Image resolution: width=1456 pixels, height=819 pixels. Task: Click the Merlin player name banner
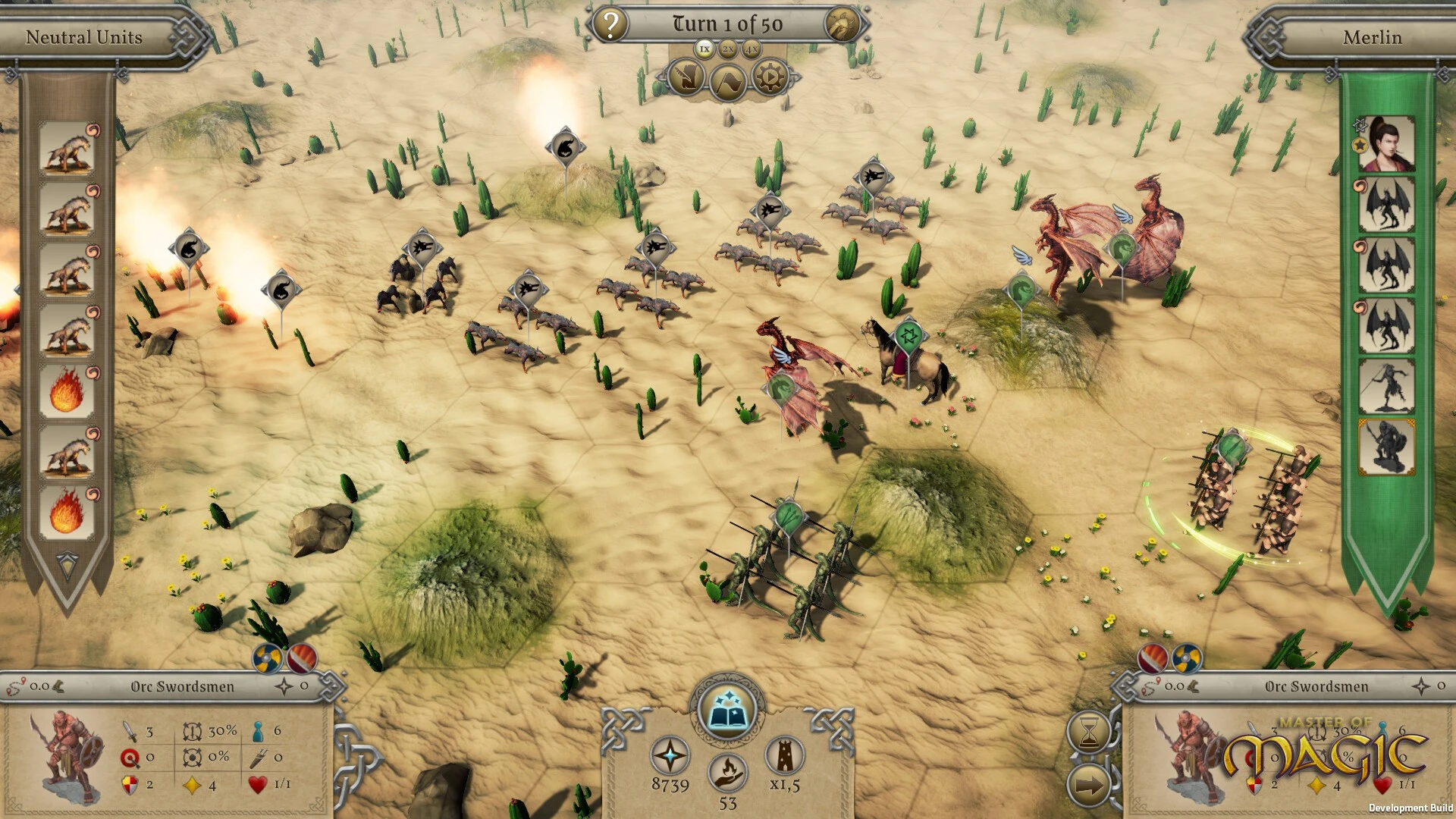coord(1372,37)
